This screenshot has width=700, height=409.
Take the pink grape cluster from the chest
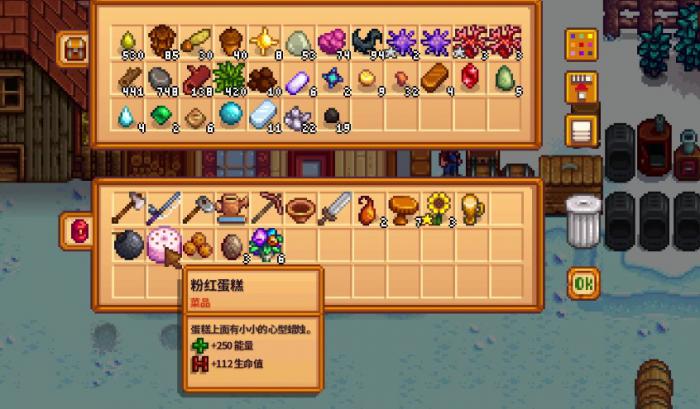(333, 42)
